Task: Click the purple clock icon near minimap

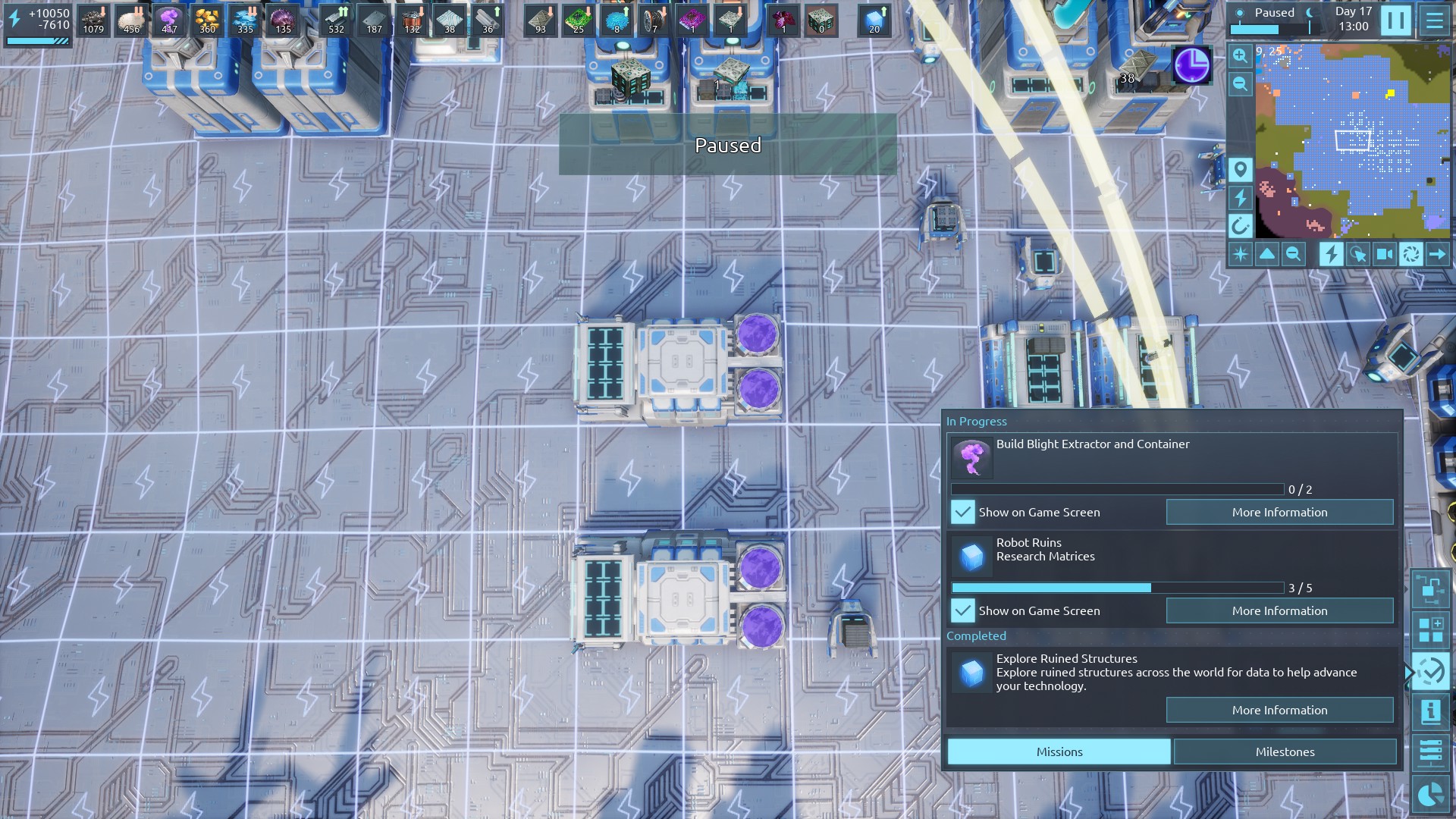Action: point(1191,65)
